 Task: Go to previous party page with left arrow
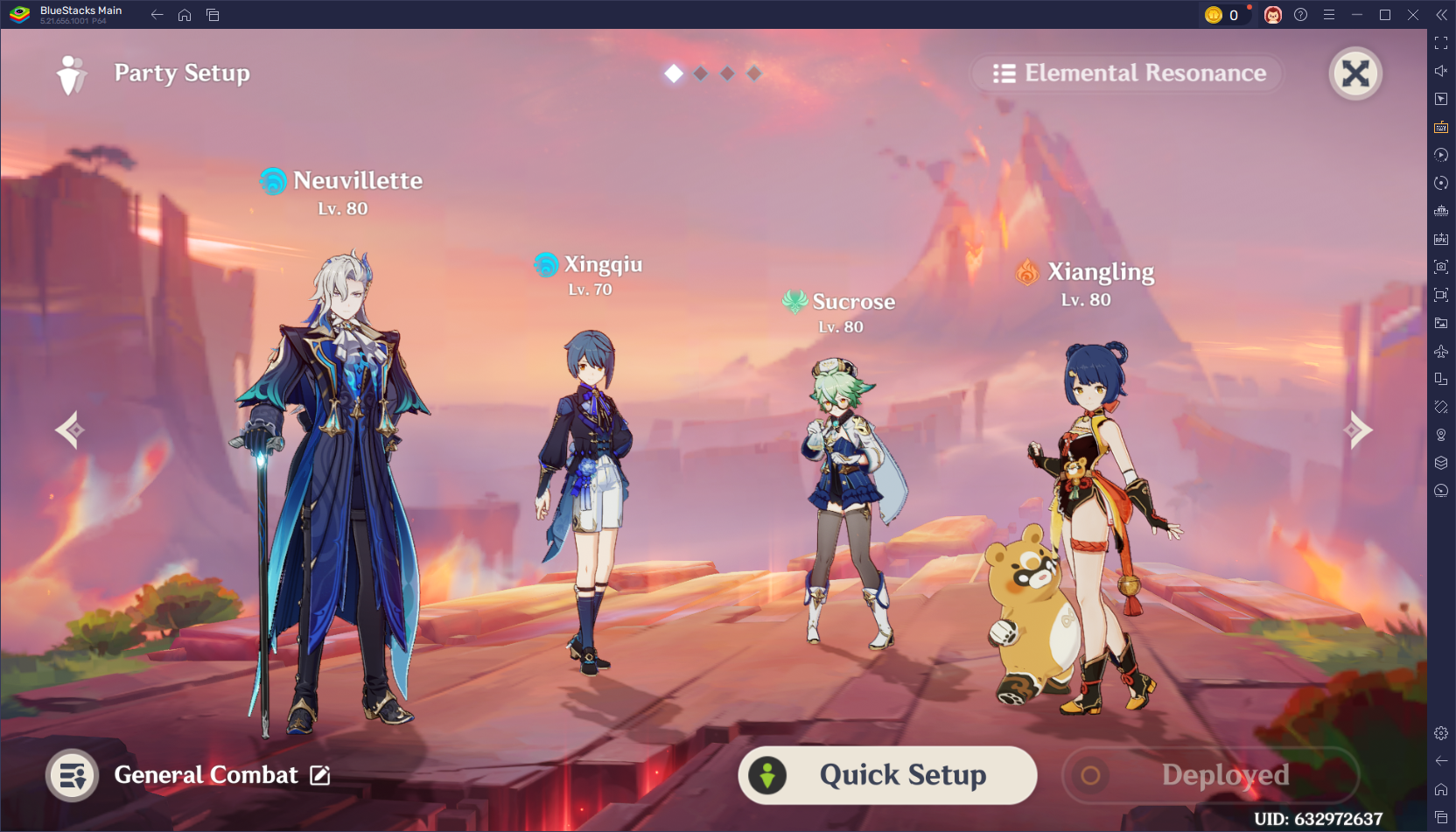[69, 429]
